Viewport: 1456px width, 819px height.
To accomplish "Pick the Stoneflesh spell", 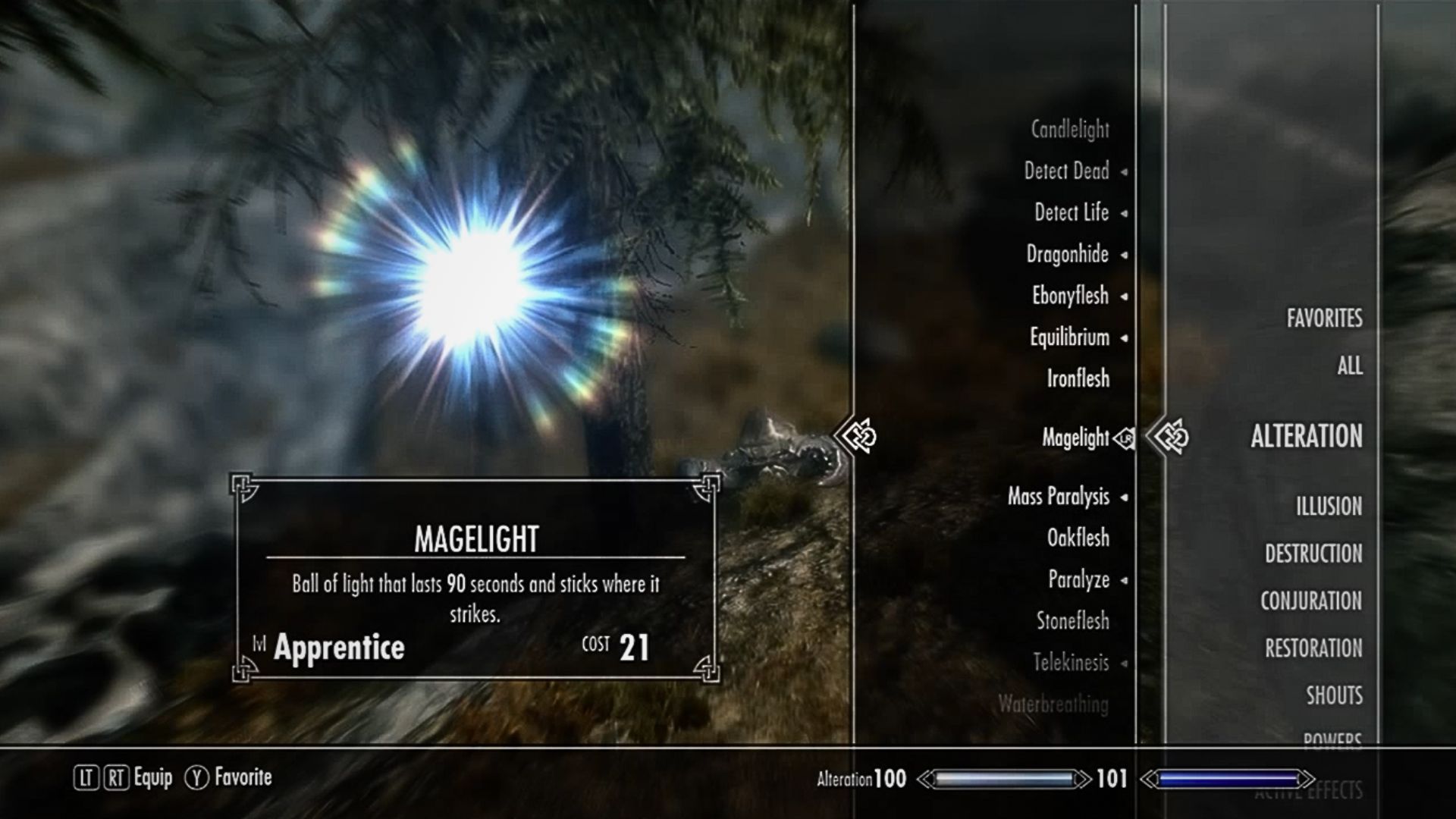I will coord(1072,621).
